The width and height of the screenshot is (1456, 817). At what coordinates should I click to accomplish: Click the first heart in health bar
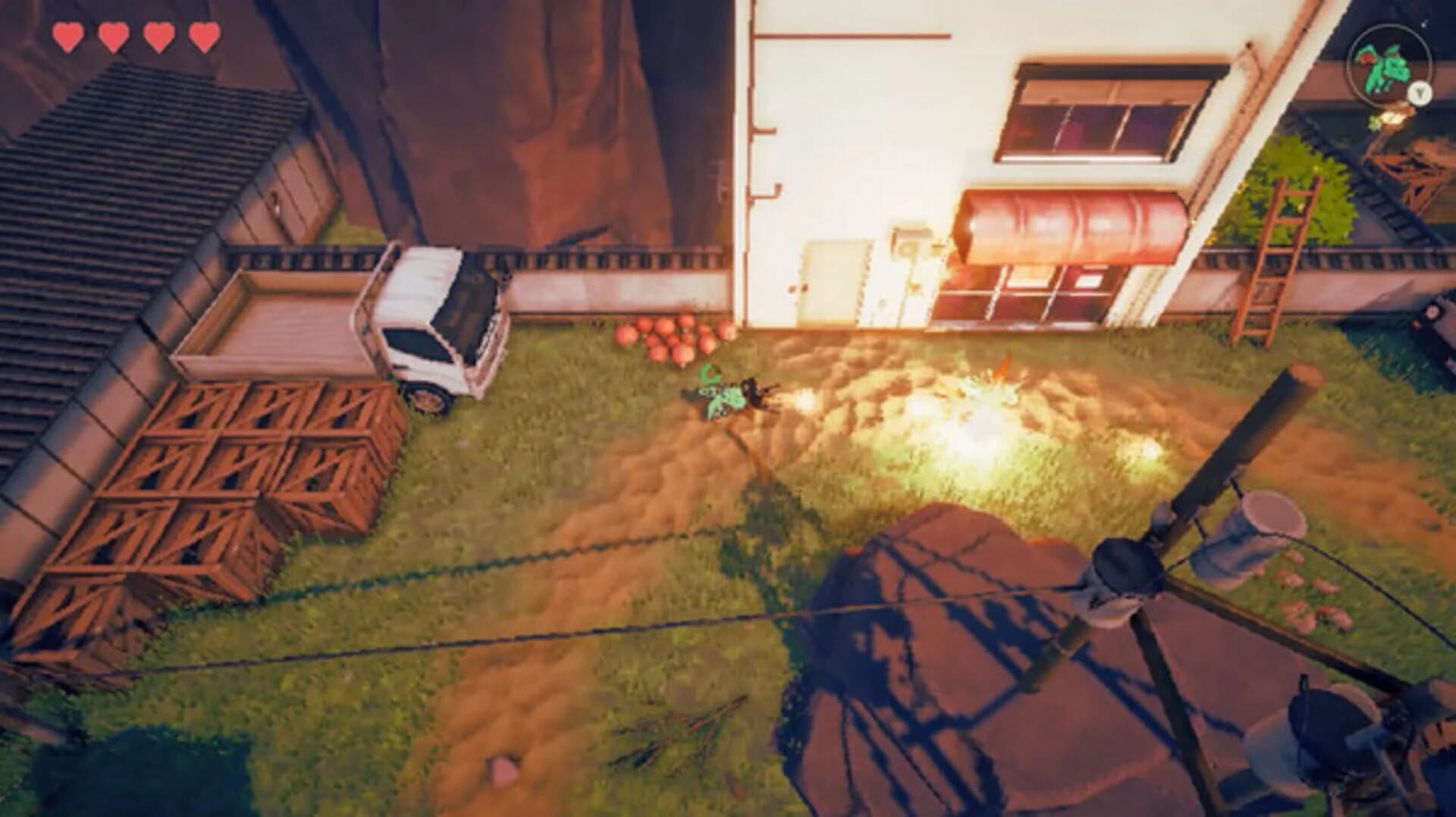click(x=70, y=34)
